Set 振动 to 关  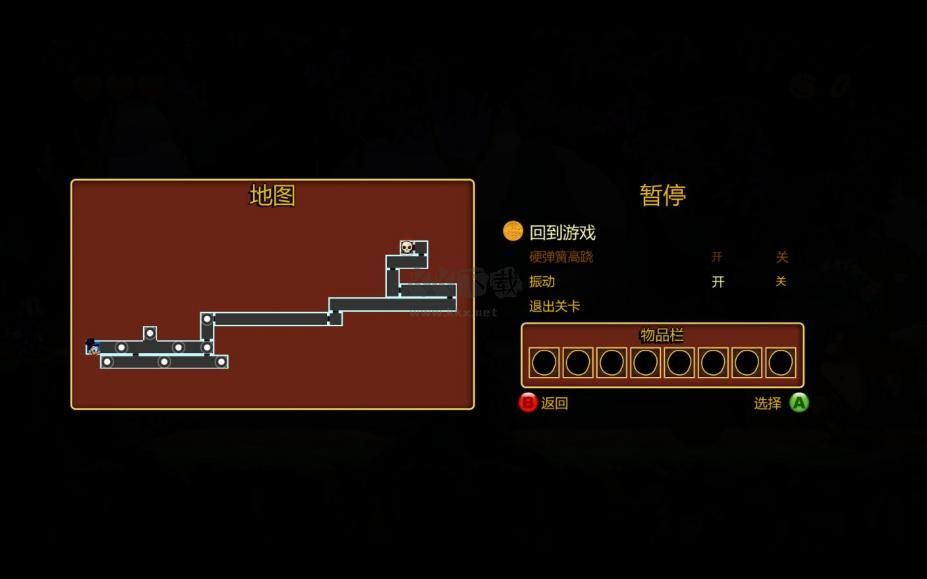(781, 282)
